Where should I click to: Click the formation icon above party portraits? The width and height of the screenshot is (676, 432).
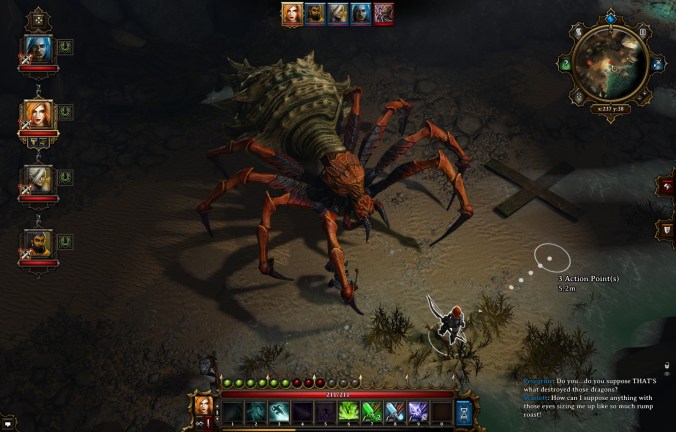tap(38, 17)
